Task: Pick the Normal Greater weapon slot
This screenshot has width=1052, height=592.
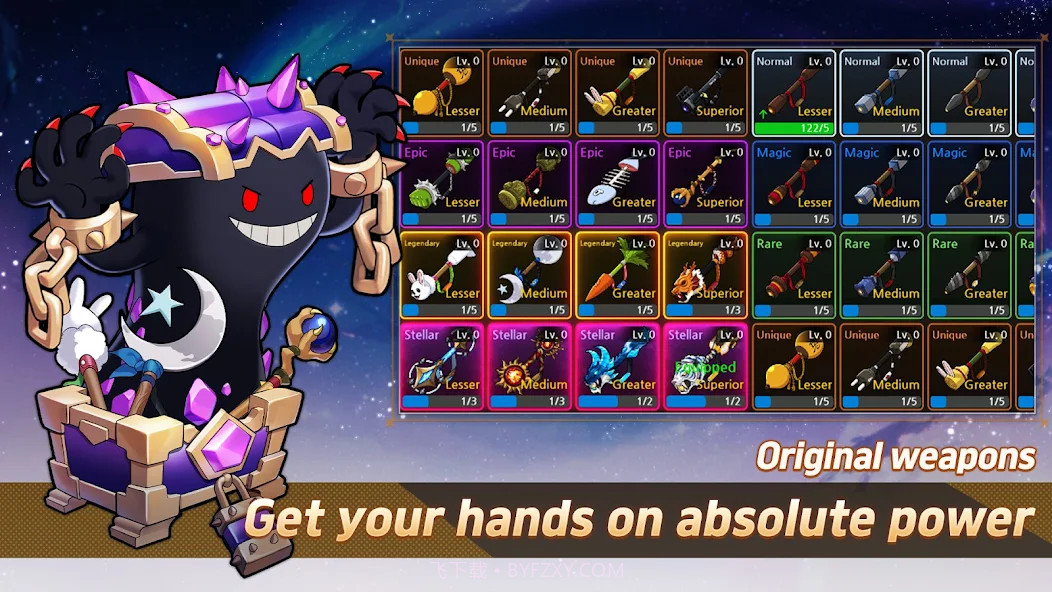Action: 969,93
